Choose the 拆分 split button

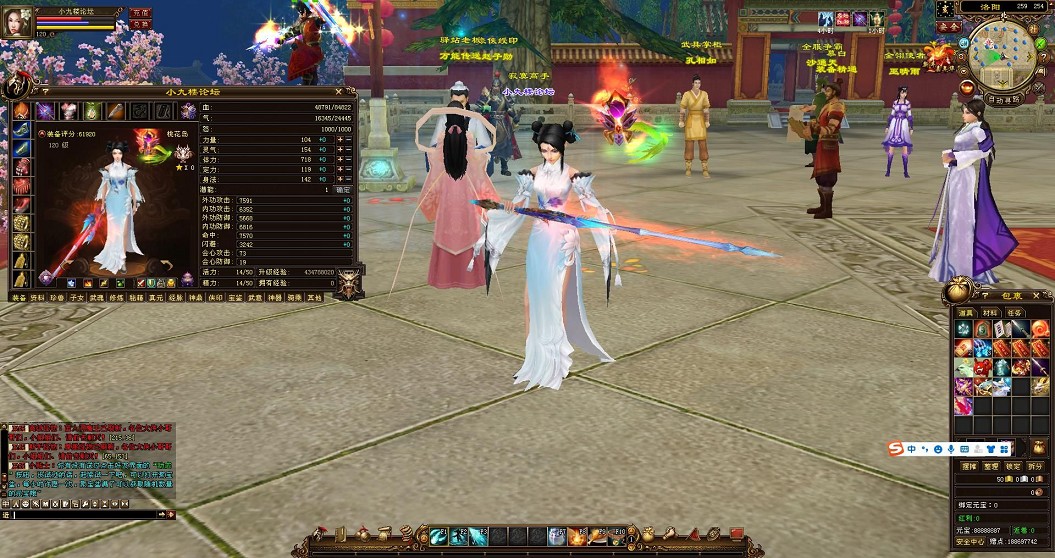[1036, 466]
